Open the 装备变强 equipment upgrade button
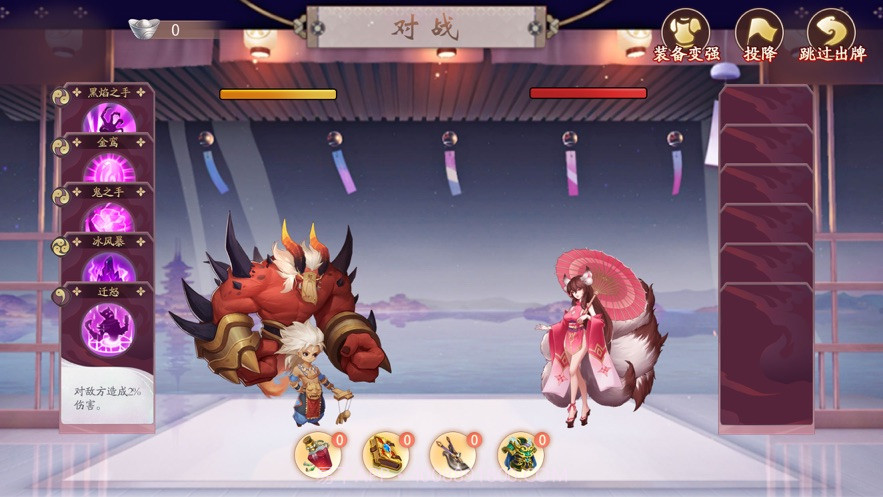This screenshot has width=883, height=497. click(686, 34)
